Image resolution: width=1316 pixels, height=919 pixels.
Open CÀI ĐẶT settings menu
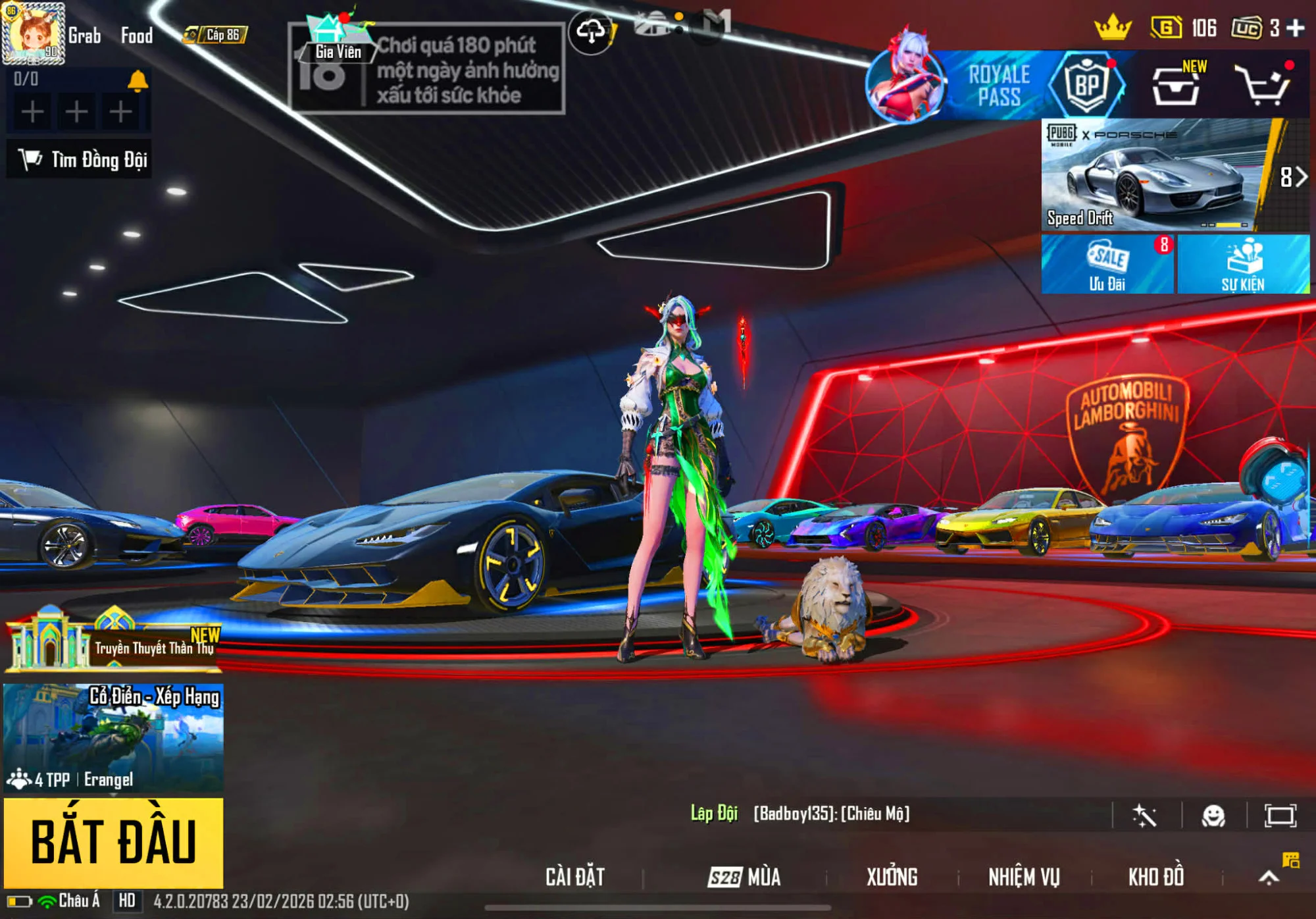coord(575,877)
